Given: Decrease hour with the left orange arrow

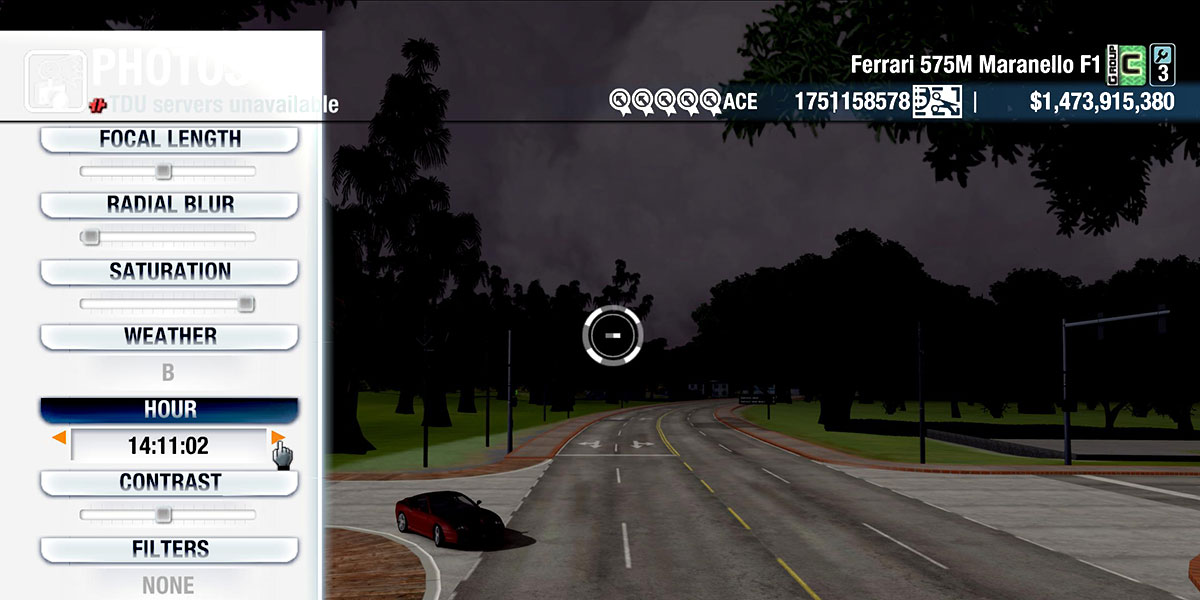Looking at the screenshot, I should click(x=60, y=438).
